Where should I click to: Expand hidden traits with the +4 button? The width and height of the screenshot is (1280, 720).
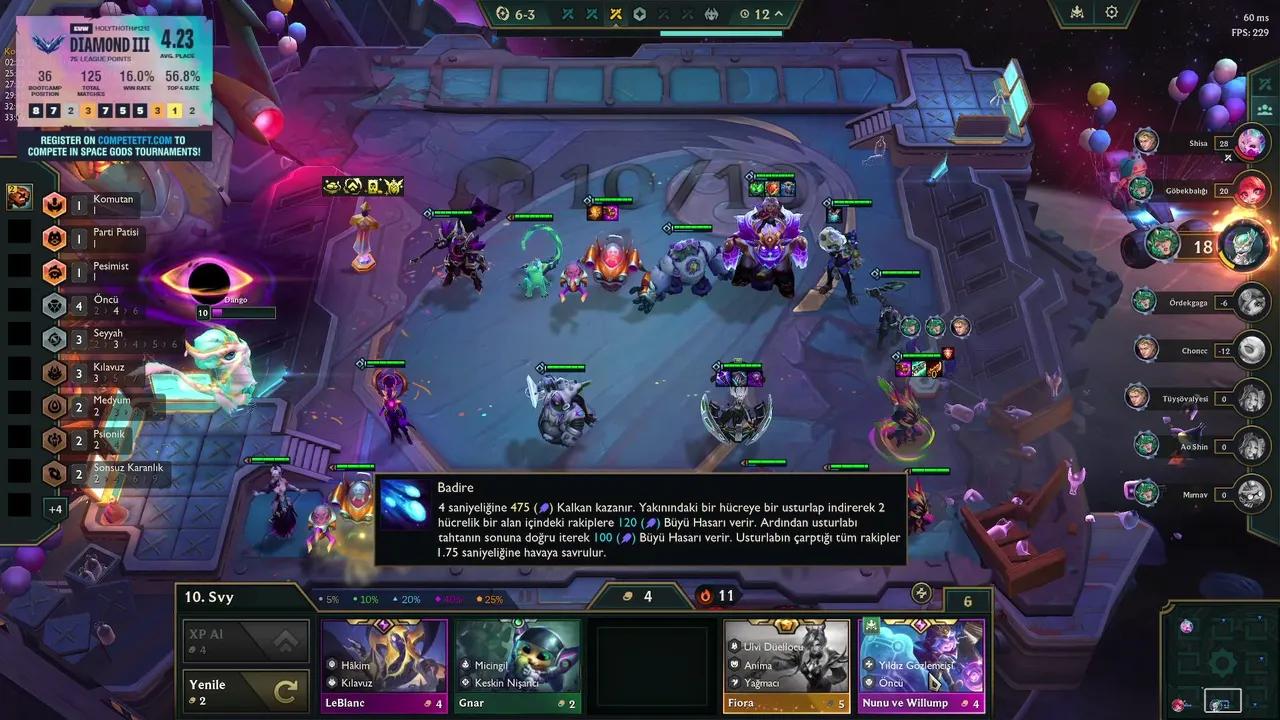[56, 509]
